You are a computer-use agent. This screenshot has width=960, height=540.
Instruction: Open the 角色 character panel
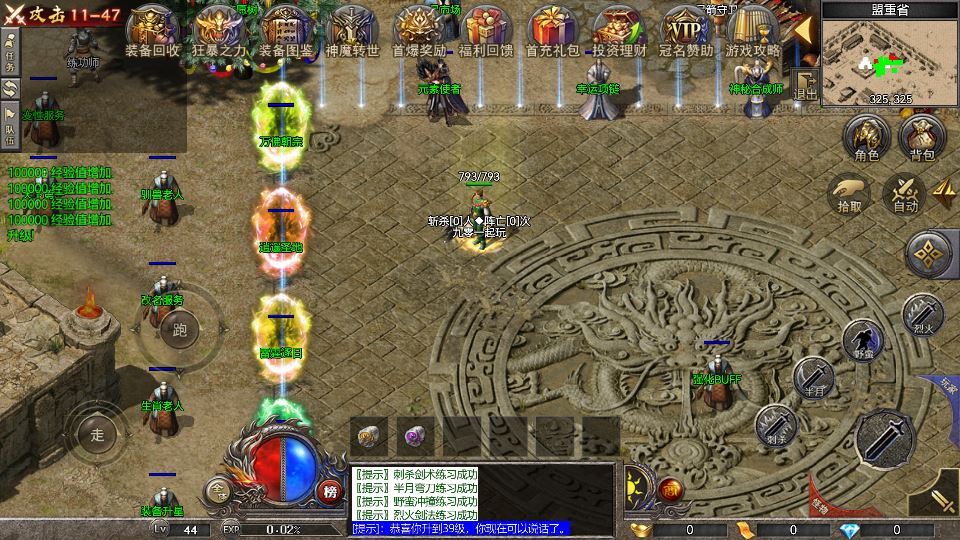(x=866, y=138)
